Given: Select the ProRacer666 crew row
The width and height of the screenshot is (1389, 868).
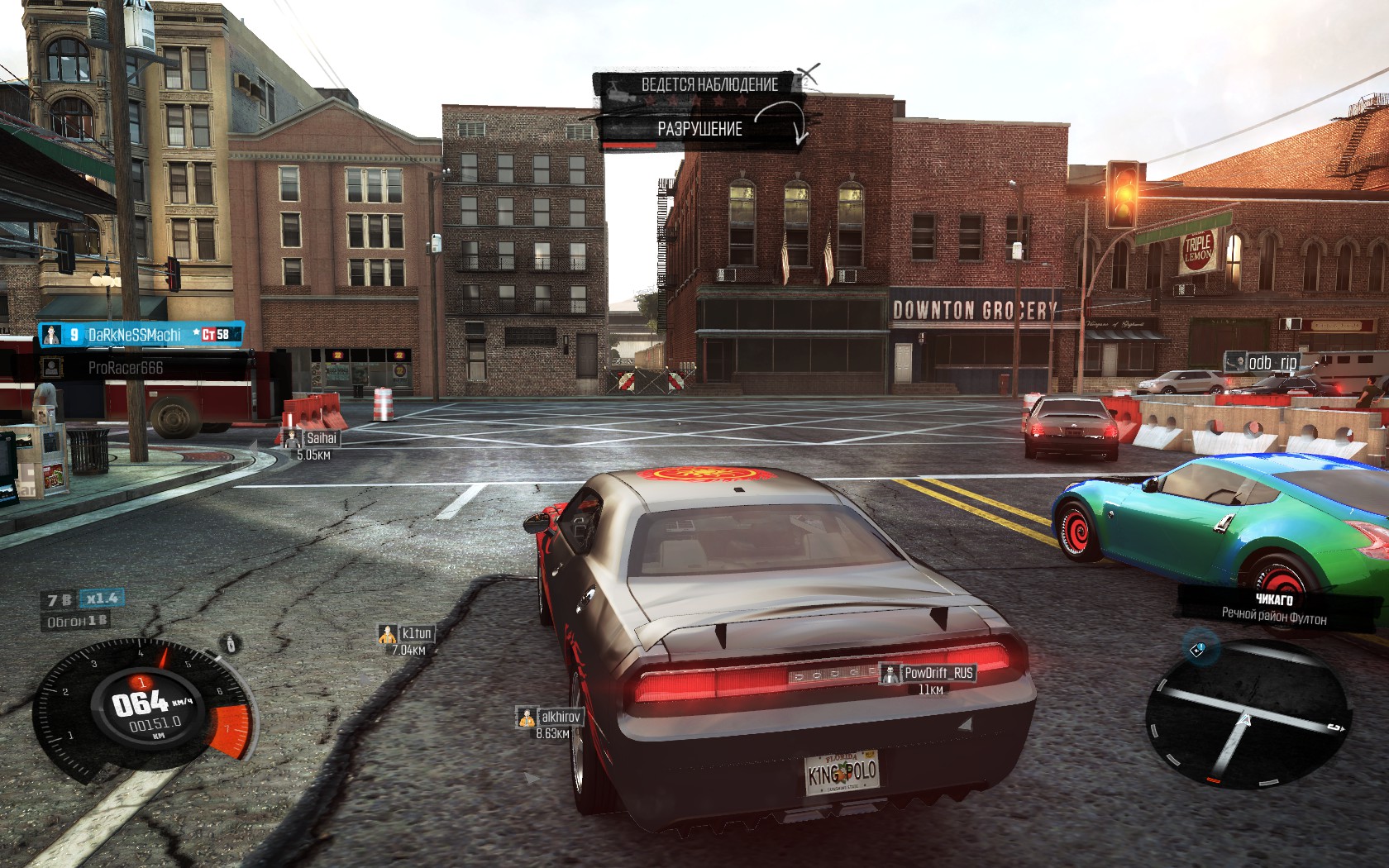Looking at the screenshot, I should [142, 367].
